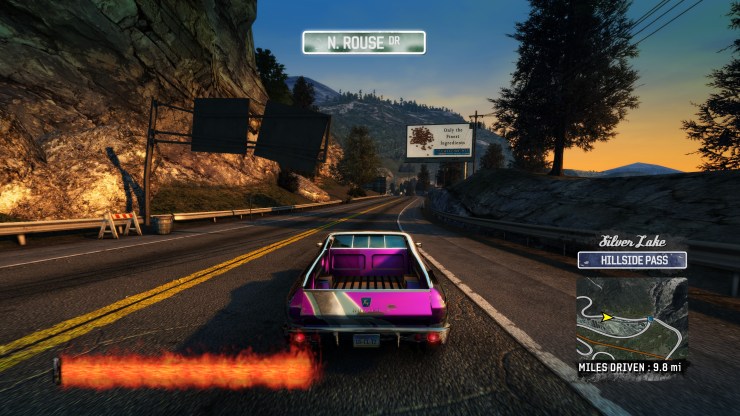Click the yellow player arrow on the minimap
The width and height of the screenshot is (740, 416).
(x=606, y=317)
